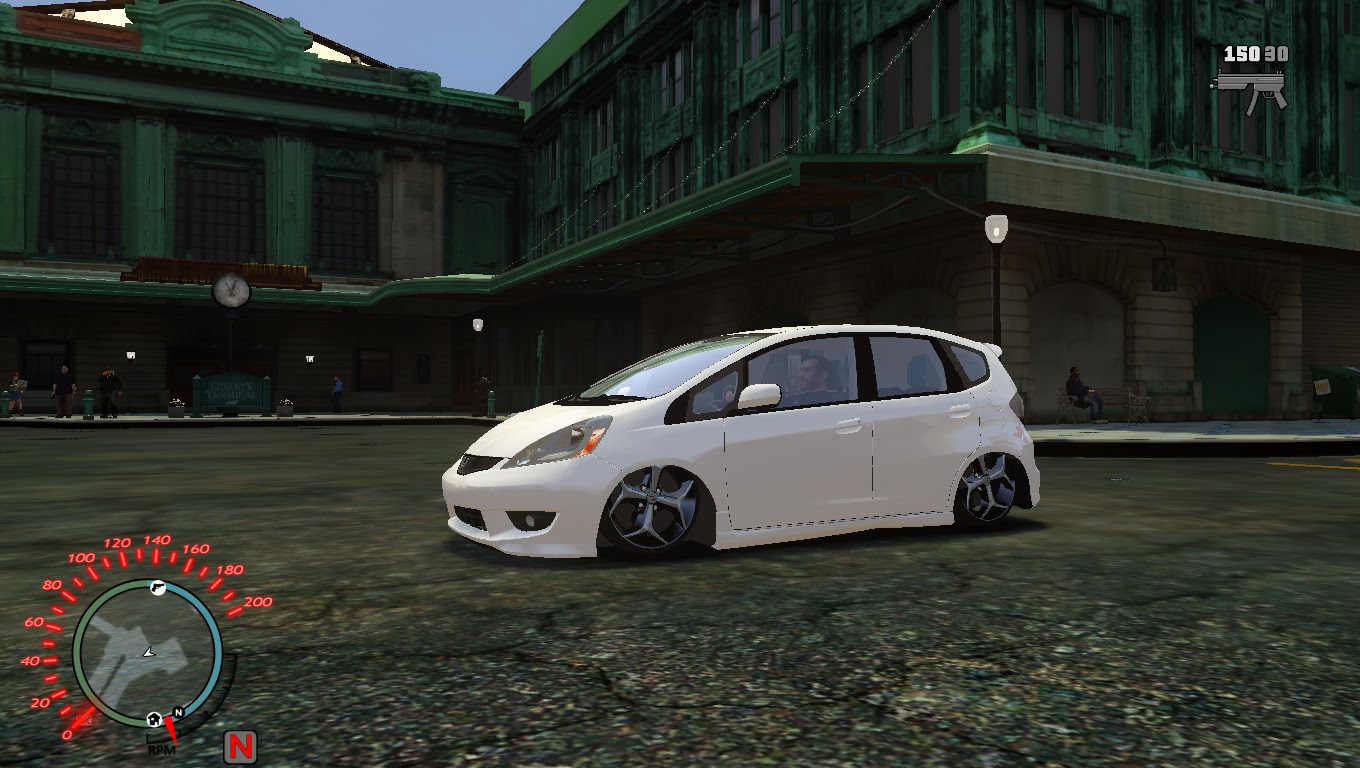The height and width of the screenshot is (768, 1360).
Task: Click the RPM label under the speedometer
Action: pos(161,751)
